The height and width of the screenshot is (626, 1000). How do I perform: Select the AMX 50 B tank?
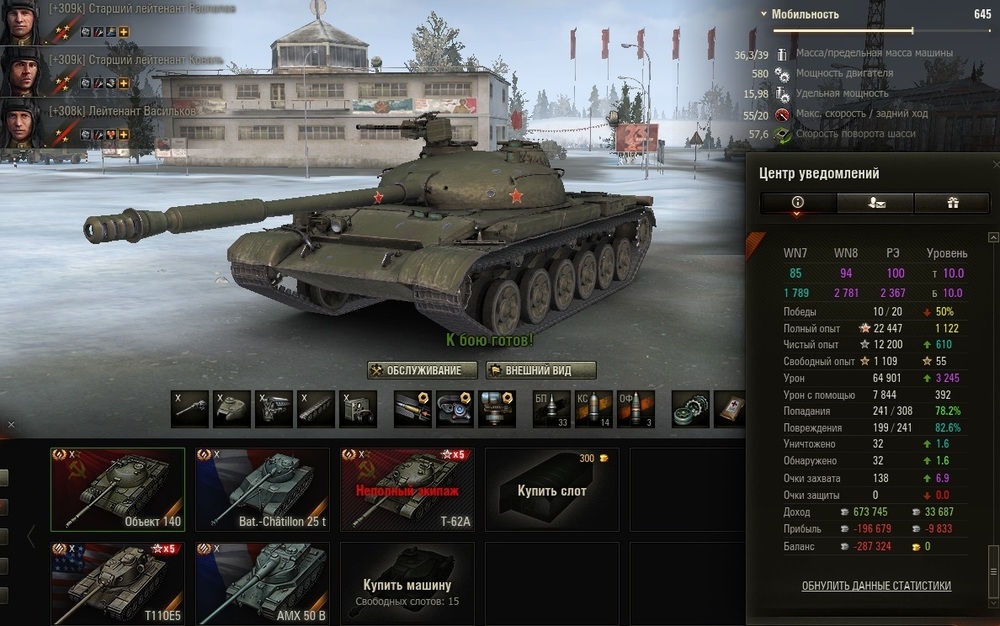click(262, 584)
